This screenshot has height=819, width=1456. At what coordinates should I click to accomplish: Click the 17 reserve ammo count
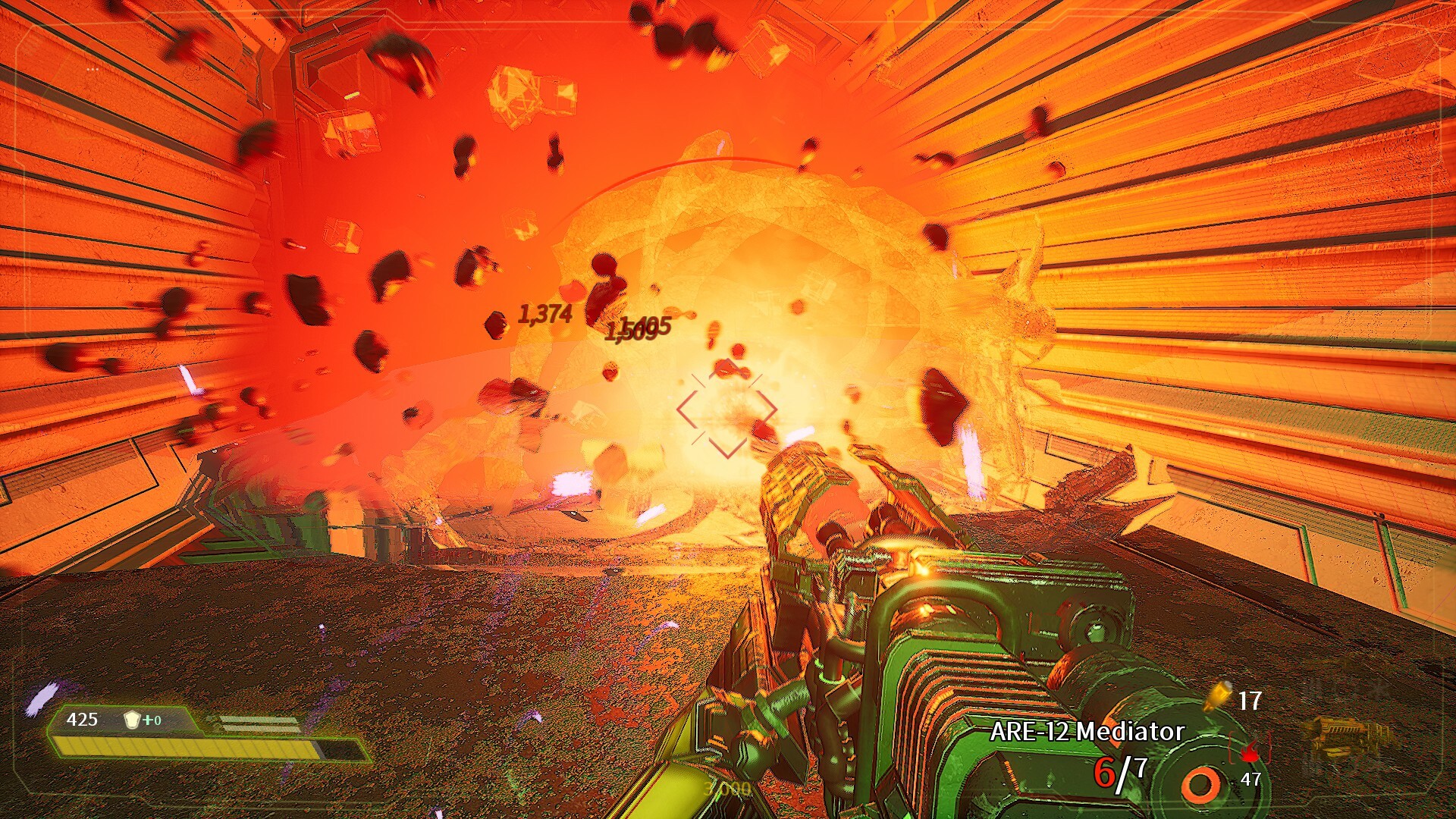[1250, 699]
